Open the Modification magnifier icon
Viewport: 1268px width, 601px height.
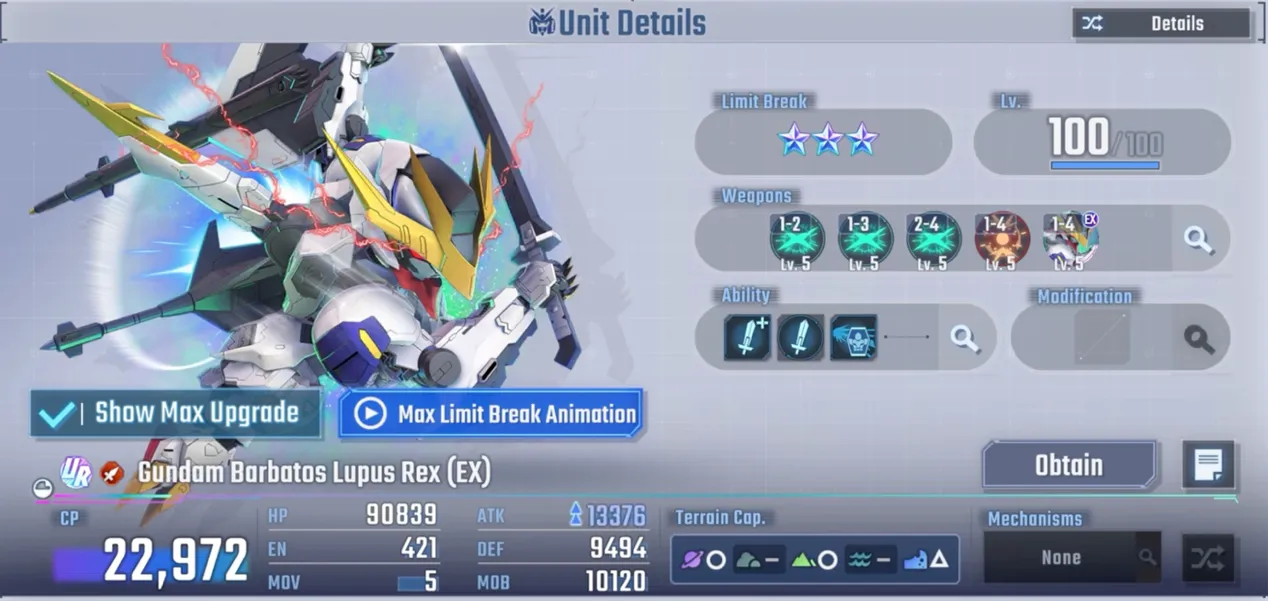[1198, 338]
